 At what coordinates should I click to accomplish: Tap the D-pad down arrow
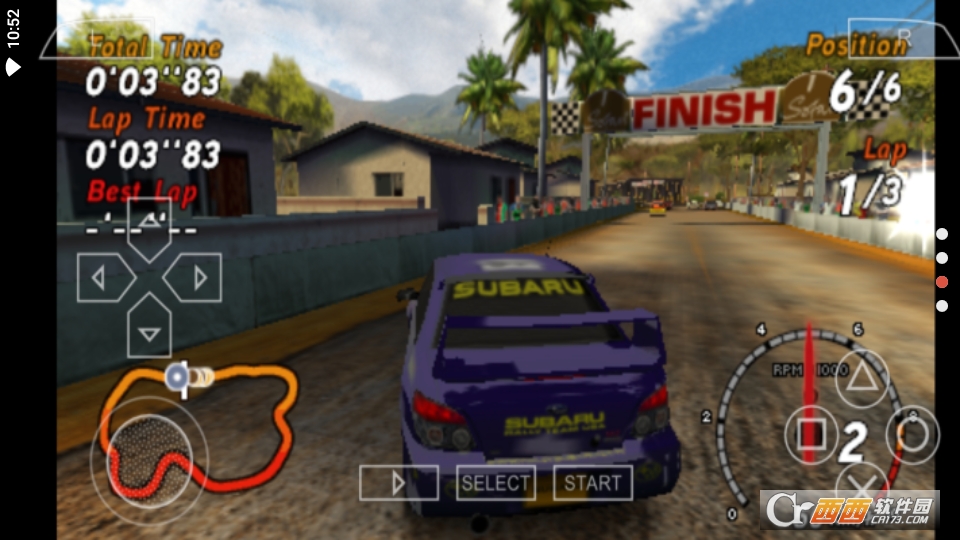pos(149,330)
